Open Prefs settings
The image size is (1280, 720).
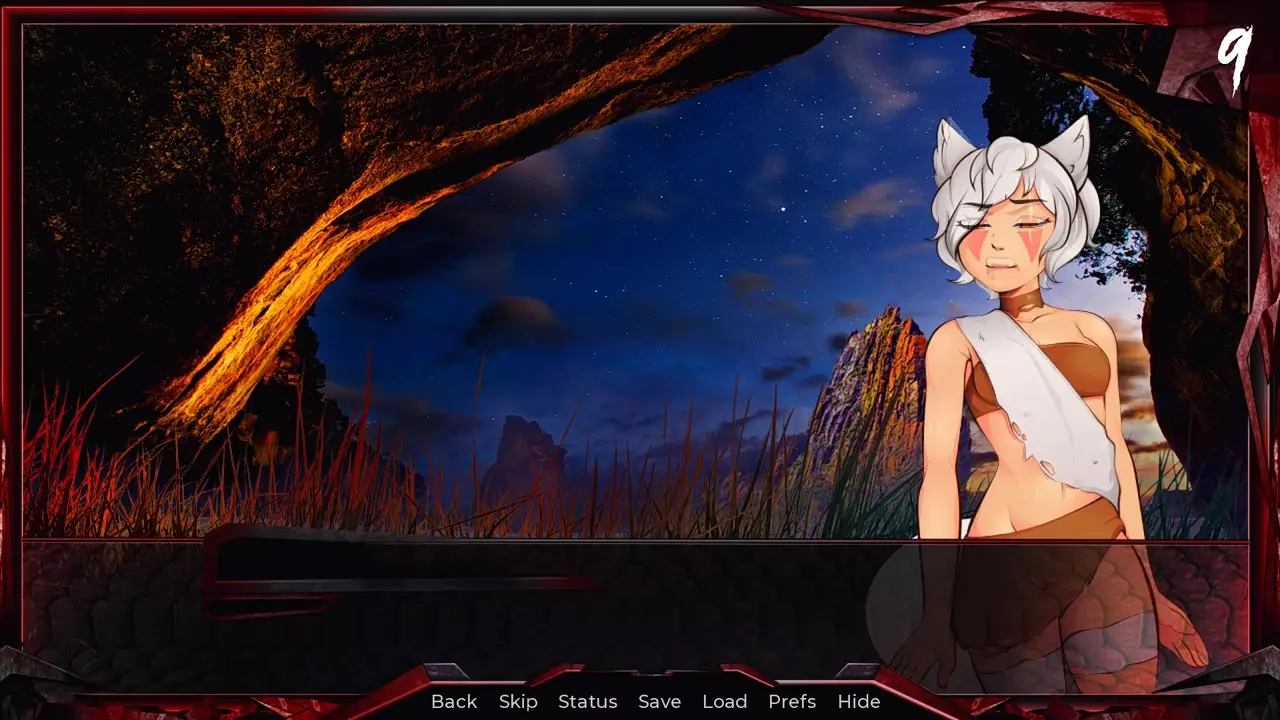coord(792,702)
